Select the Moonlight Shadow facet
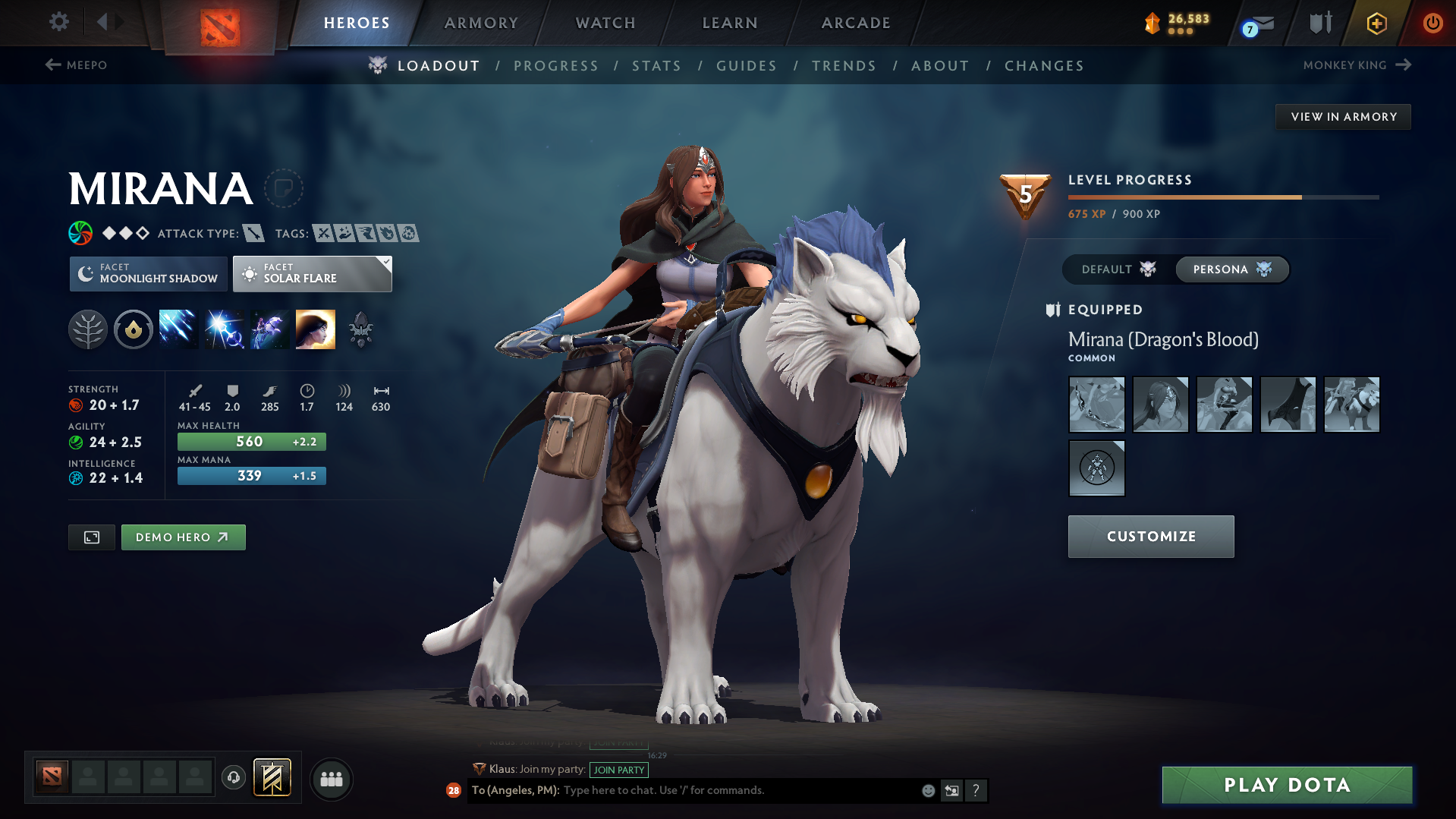 coord(148,273)
